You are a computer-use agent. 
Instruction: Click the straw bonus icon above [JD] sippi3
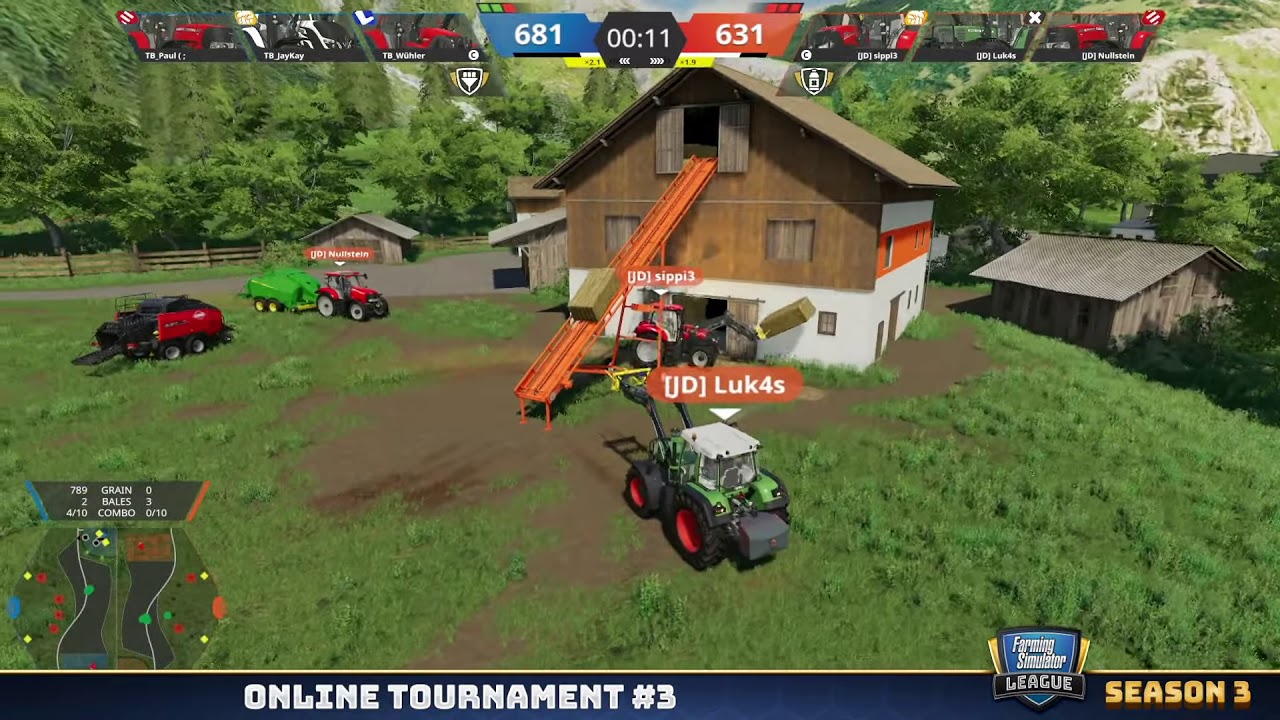point(918,17)
